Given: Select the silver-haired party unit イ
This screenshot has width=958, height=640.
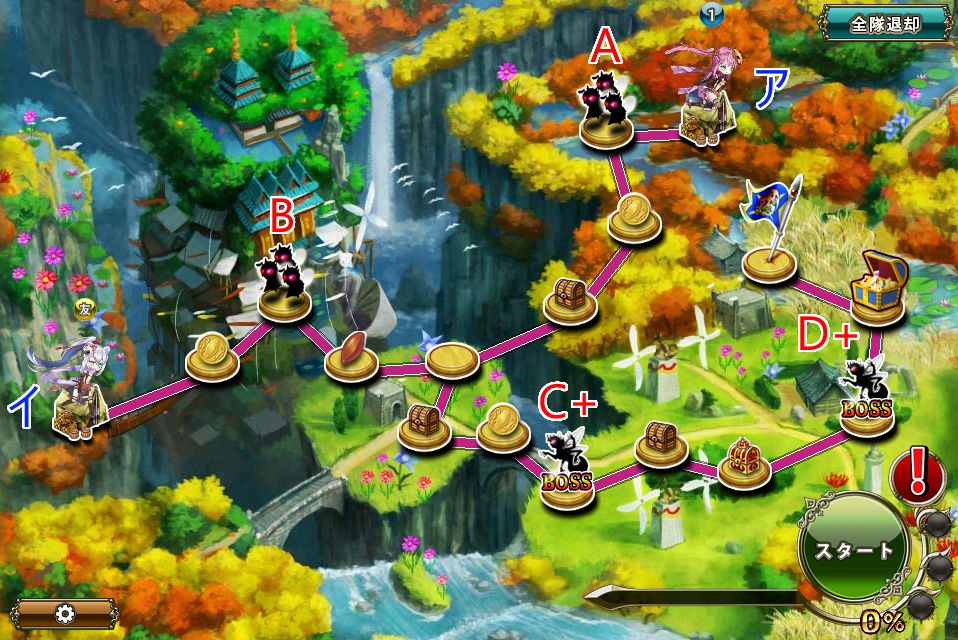Looking at the screenshot, I should point(75,392).
